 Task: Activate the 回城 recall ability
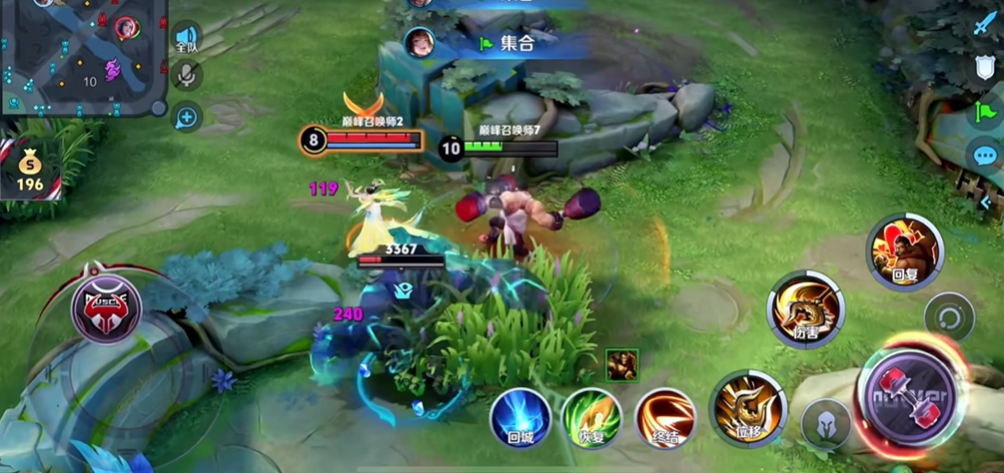pos(520,417)
